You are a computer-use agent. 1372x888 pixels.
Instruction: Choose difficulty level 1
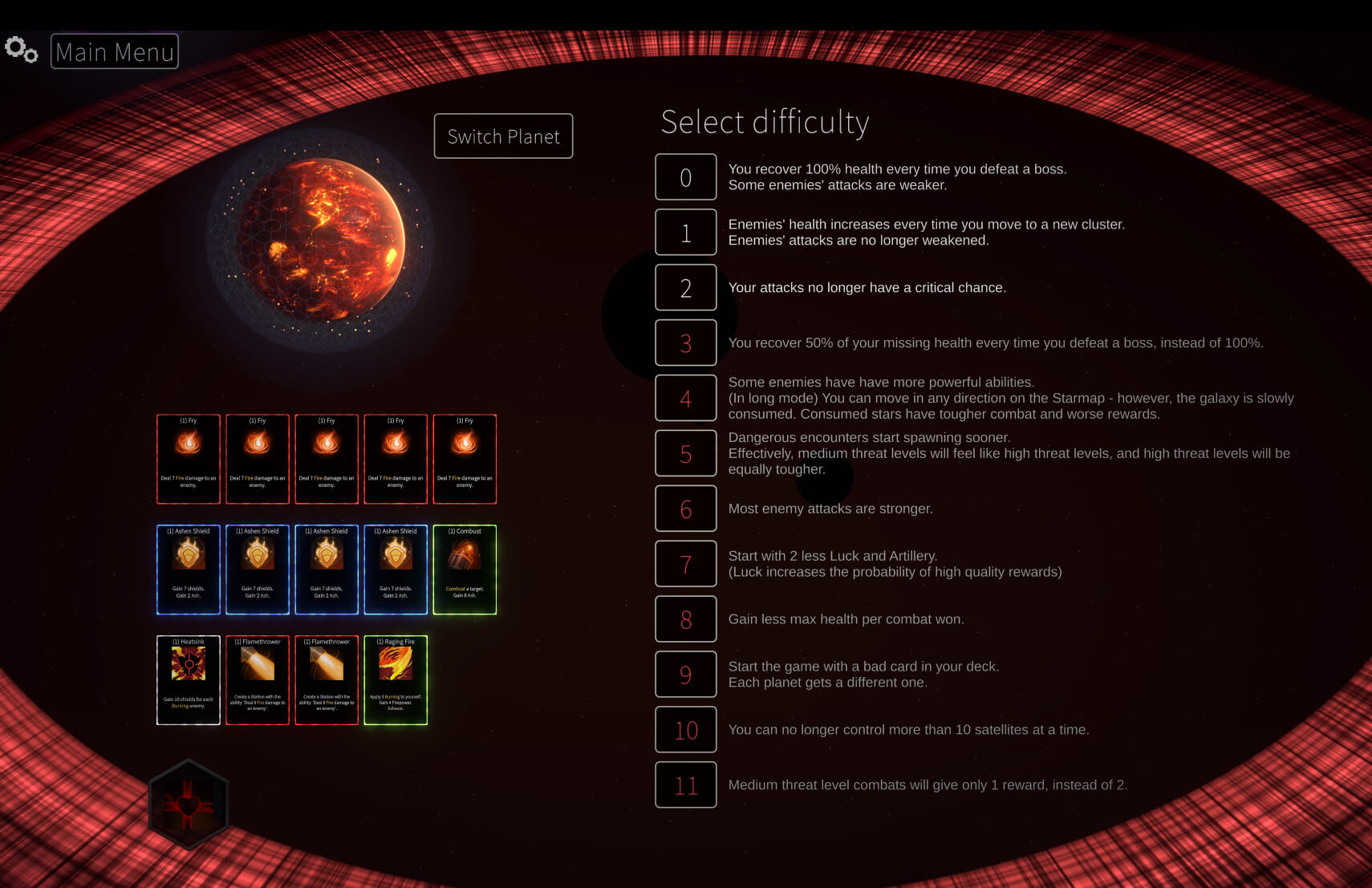[685, 232]
